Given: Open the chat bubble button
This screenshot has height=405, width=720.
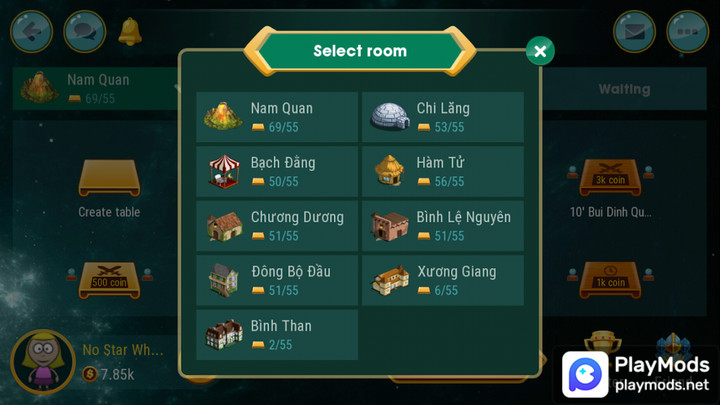Looking at the screenshot, I should (84, 31).
